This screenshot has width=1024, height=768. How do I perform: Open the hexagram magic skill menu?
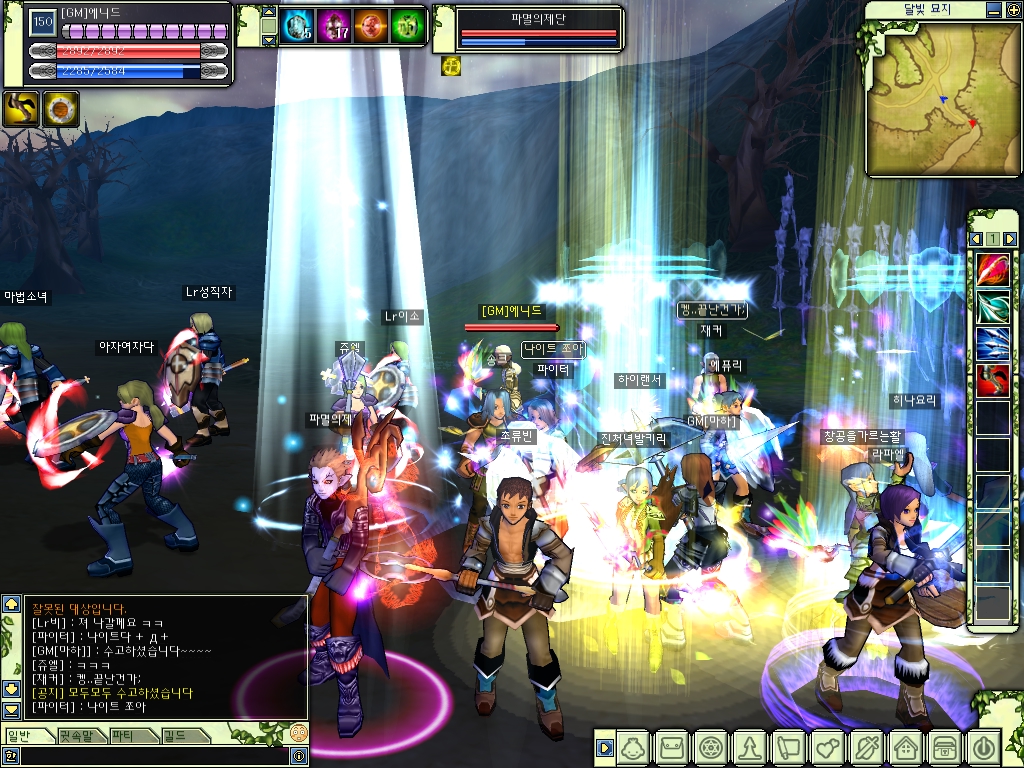pos(711,748)
